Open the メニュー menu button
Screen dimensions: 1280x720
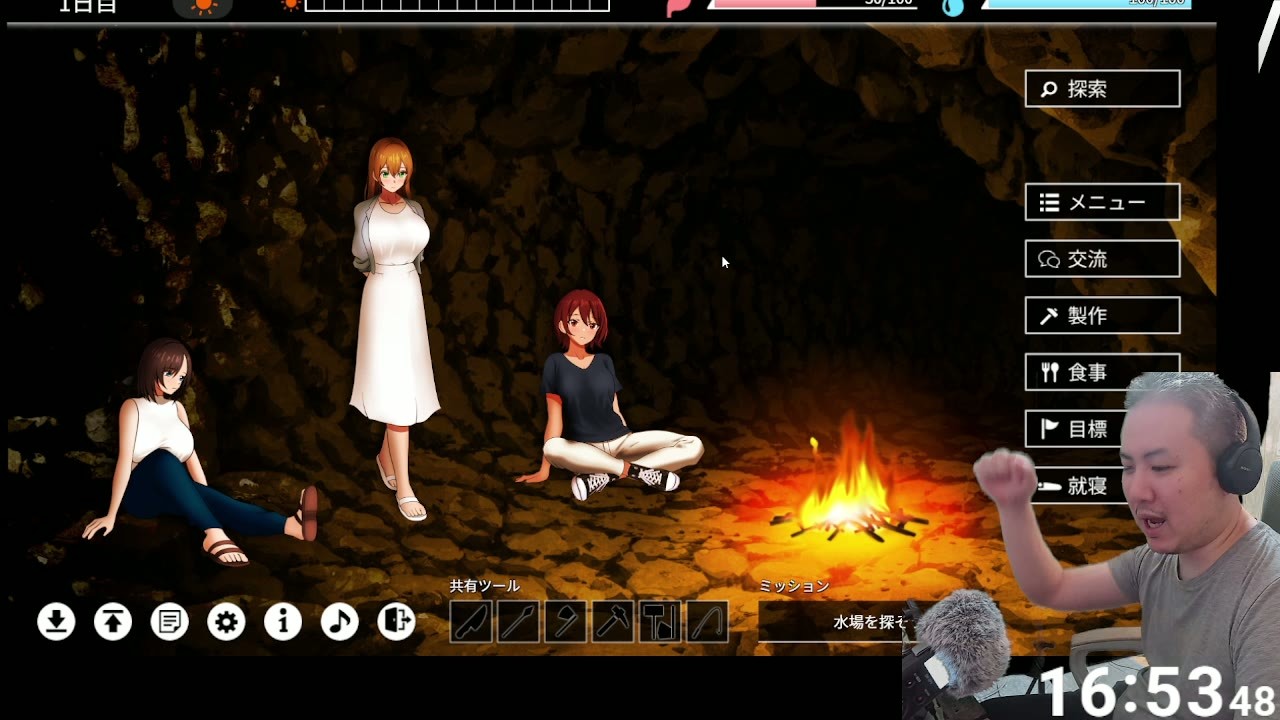[x=1102, y=202]
